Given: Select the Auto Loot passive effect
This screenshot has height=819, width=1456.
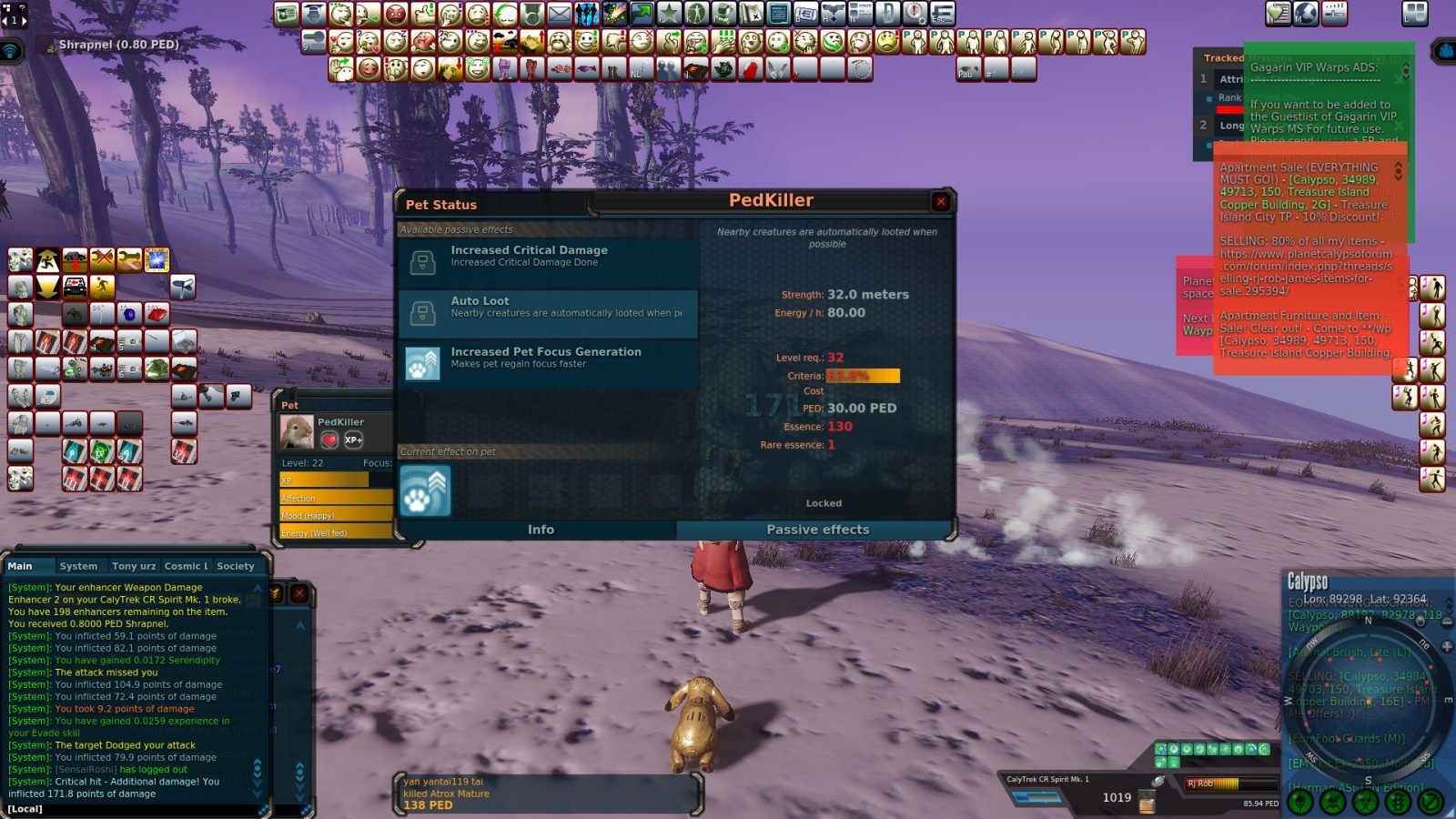Looking at the screenshot, I should coord(547,312).
